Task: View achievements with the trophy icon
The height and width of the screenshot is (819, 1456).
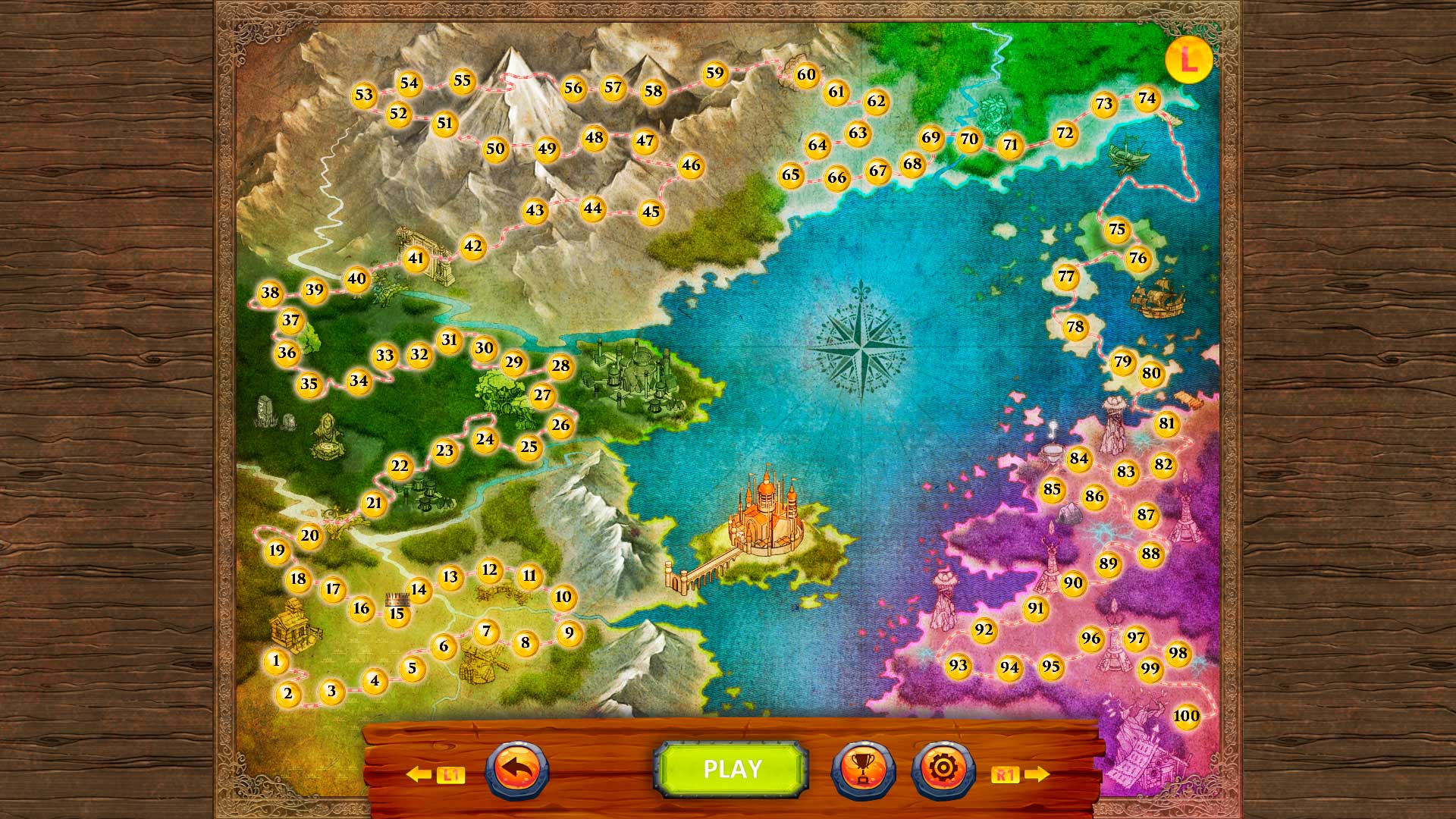Action: tap(864, 768)
